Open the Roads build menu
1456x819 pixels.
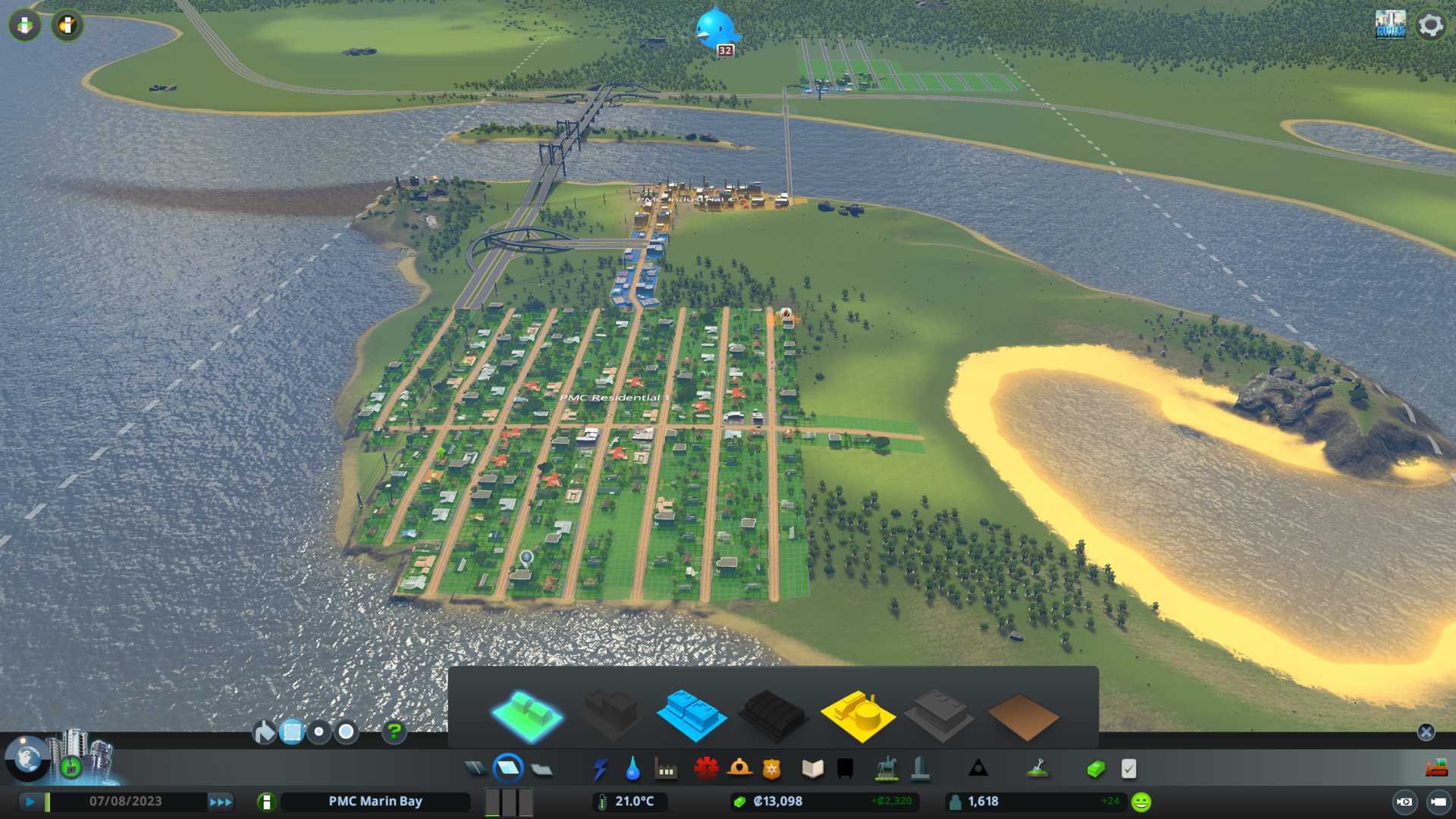(475, 769)
